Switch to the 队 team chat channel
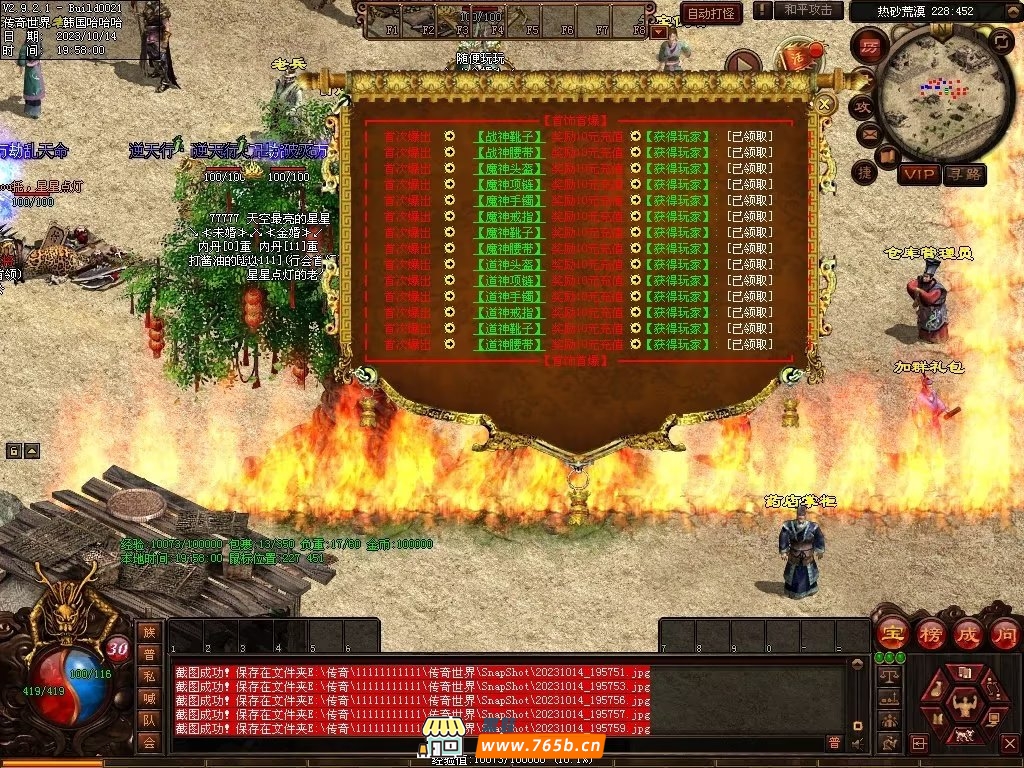The width and height of the screenshot is (1024, 768). pos(149,719)
